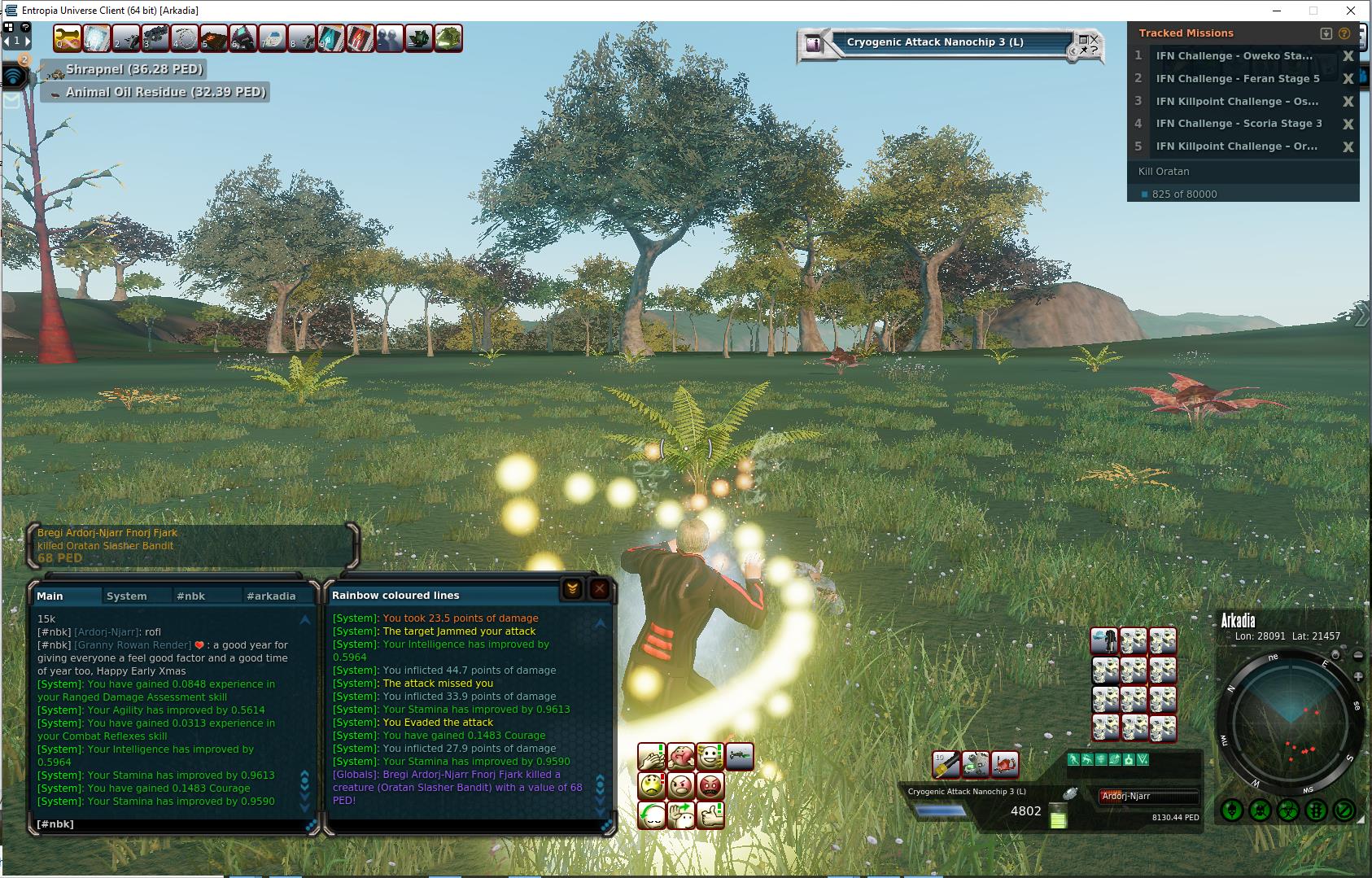The height and width of the screenshot is (878, 1372).
Task: Switch to the System chat tab
Action: (127, 596)
